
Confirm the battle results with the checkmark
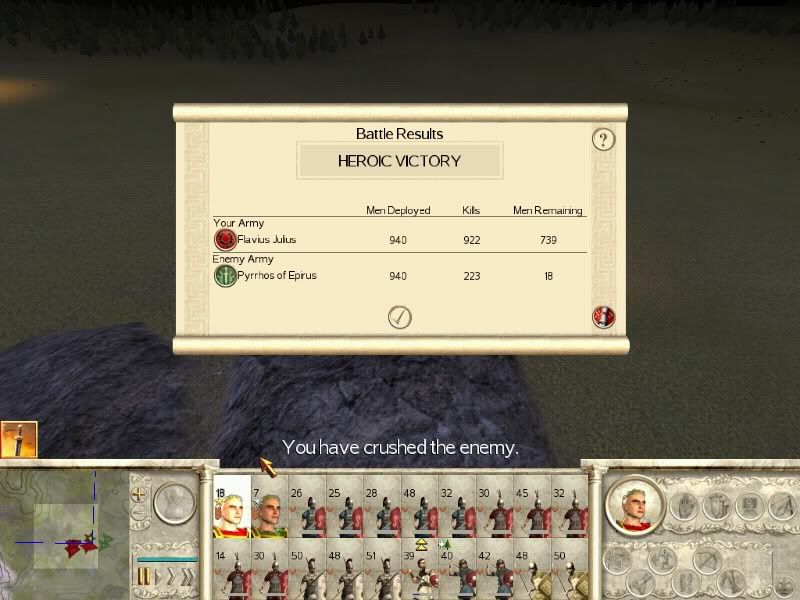399,317
